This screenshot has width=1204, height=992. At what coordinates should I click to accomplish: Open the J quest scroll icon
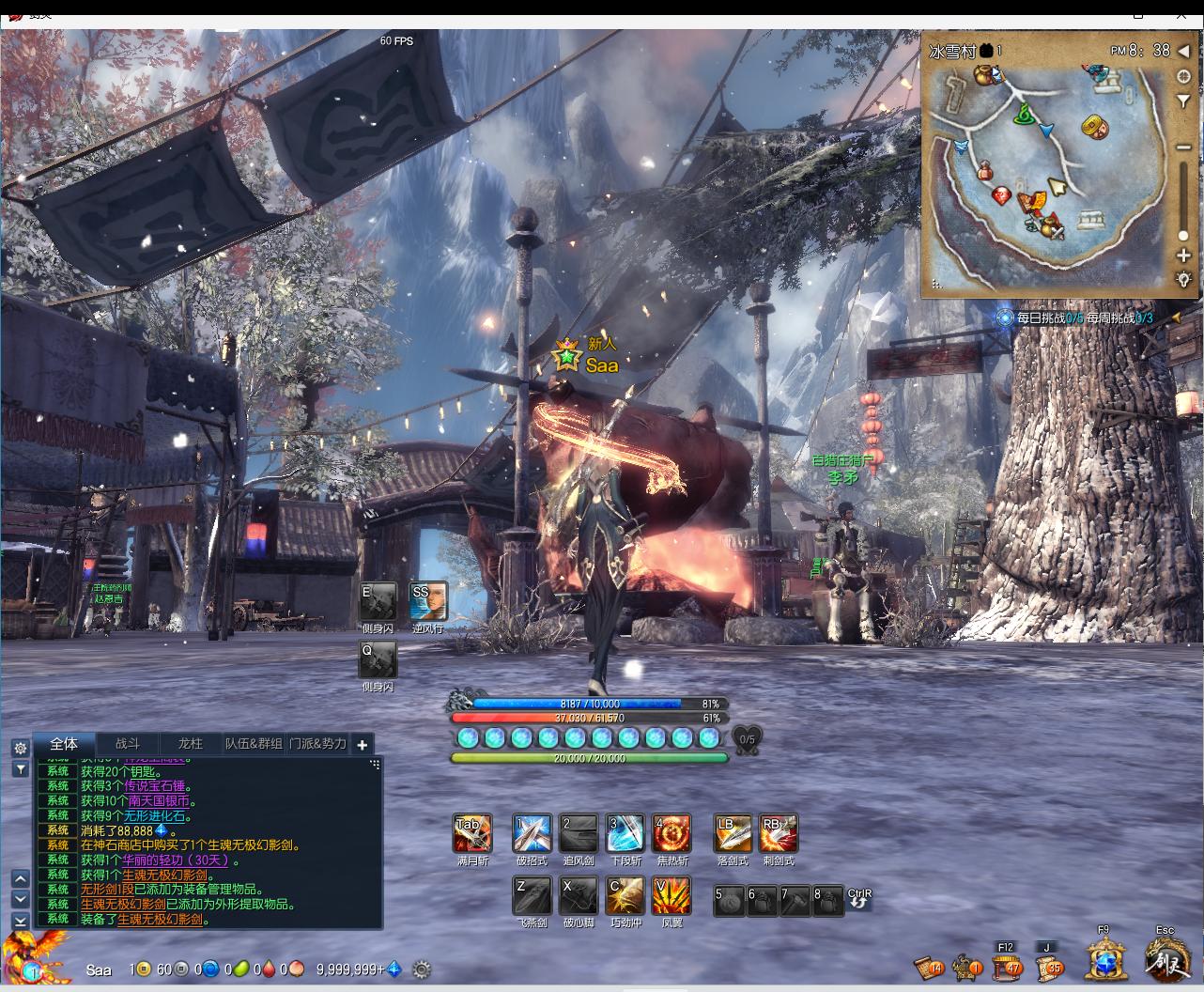1048,966
